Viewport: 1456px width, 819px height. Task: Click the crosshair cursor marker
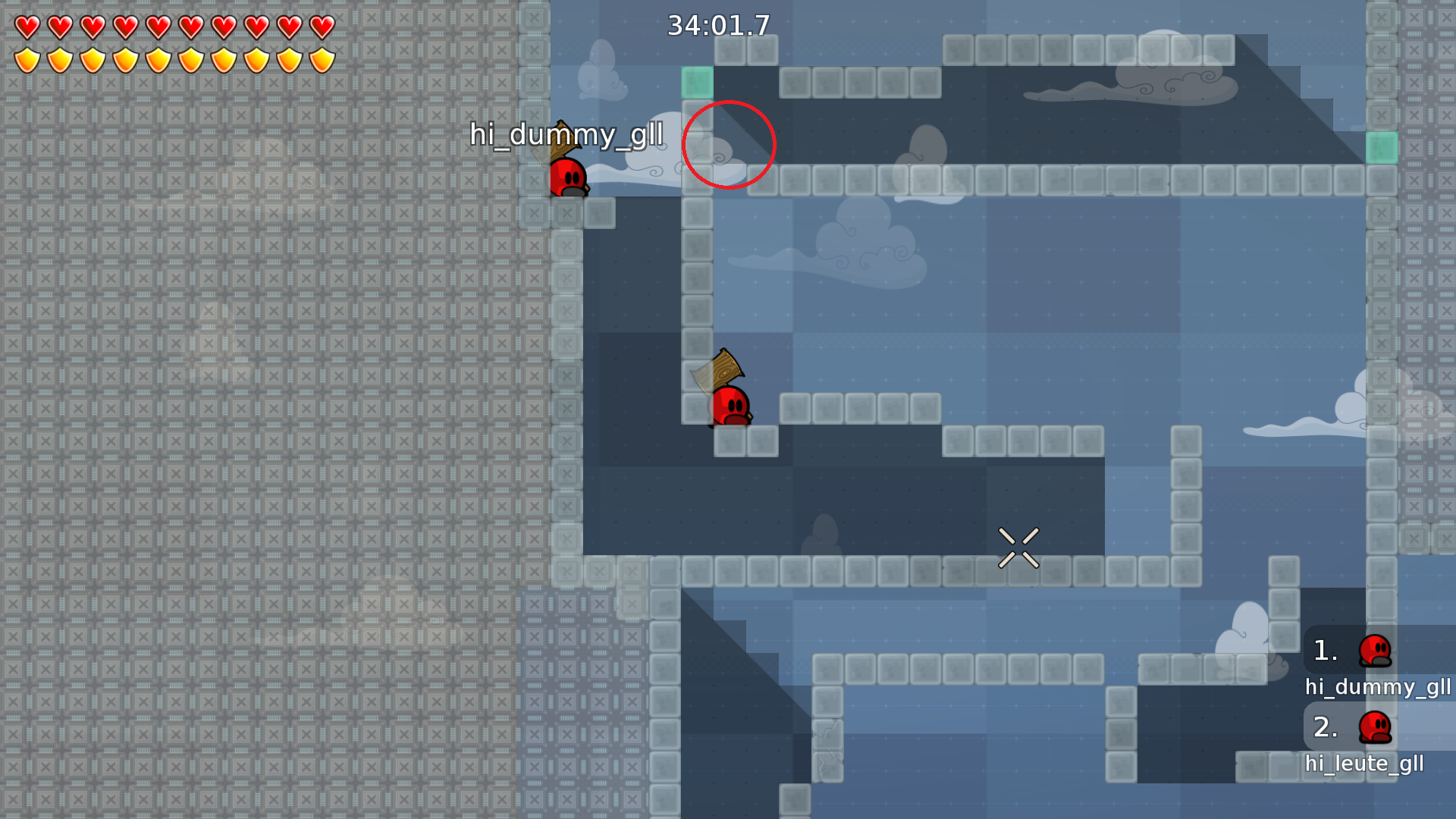1020,548
